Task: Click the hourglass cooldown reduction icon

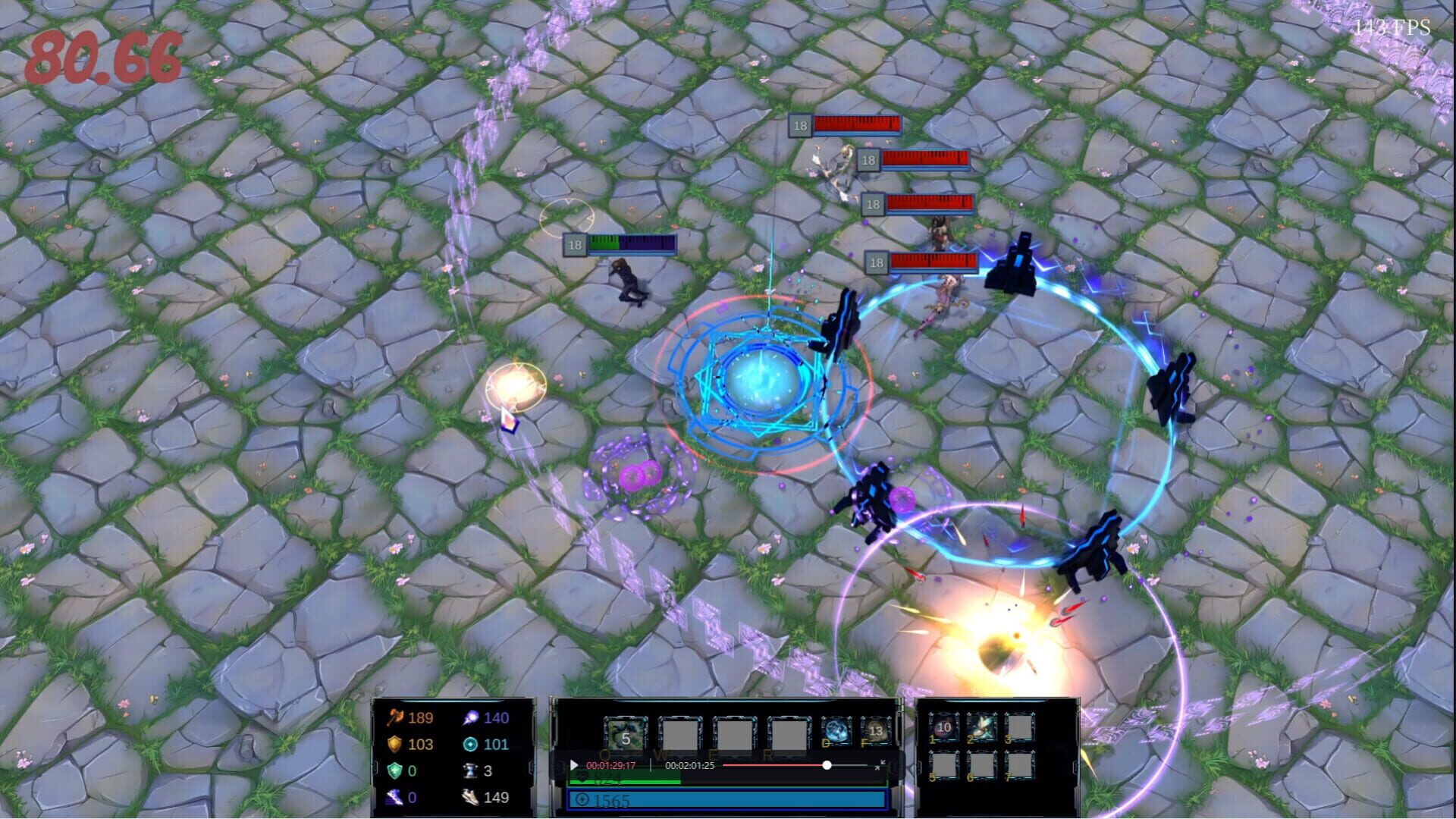Action: [472, 772]
